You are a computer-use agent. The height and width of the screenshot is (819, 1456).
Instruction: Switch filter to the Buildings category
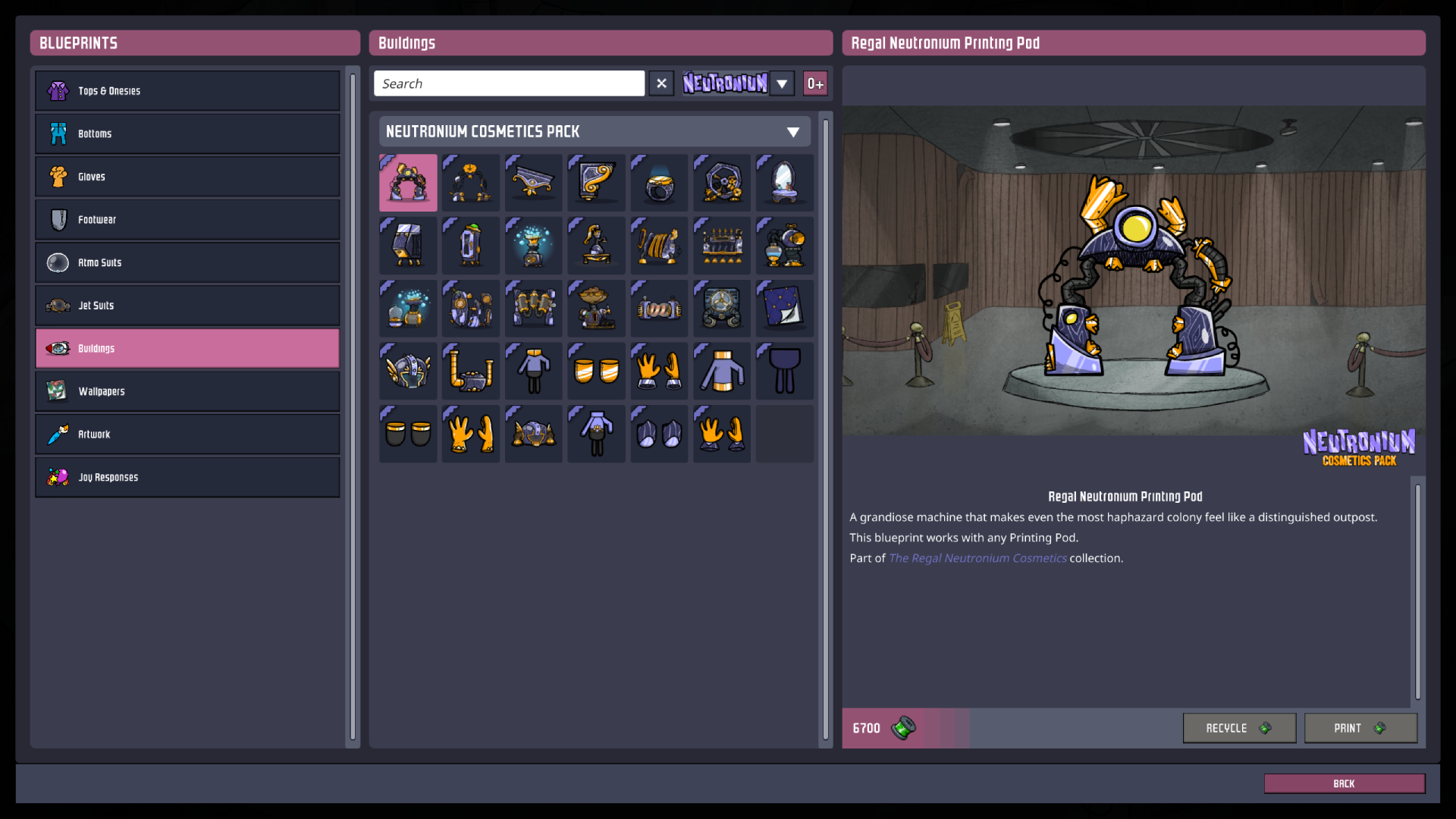[x=187, y=348]
